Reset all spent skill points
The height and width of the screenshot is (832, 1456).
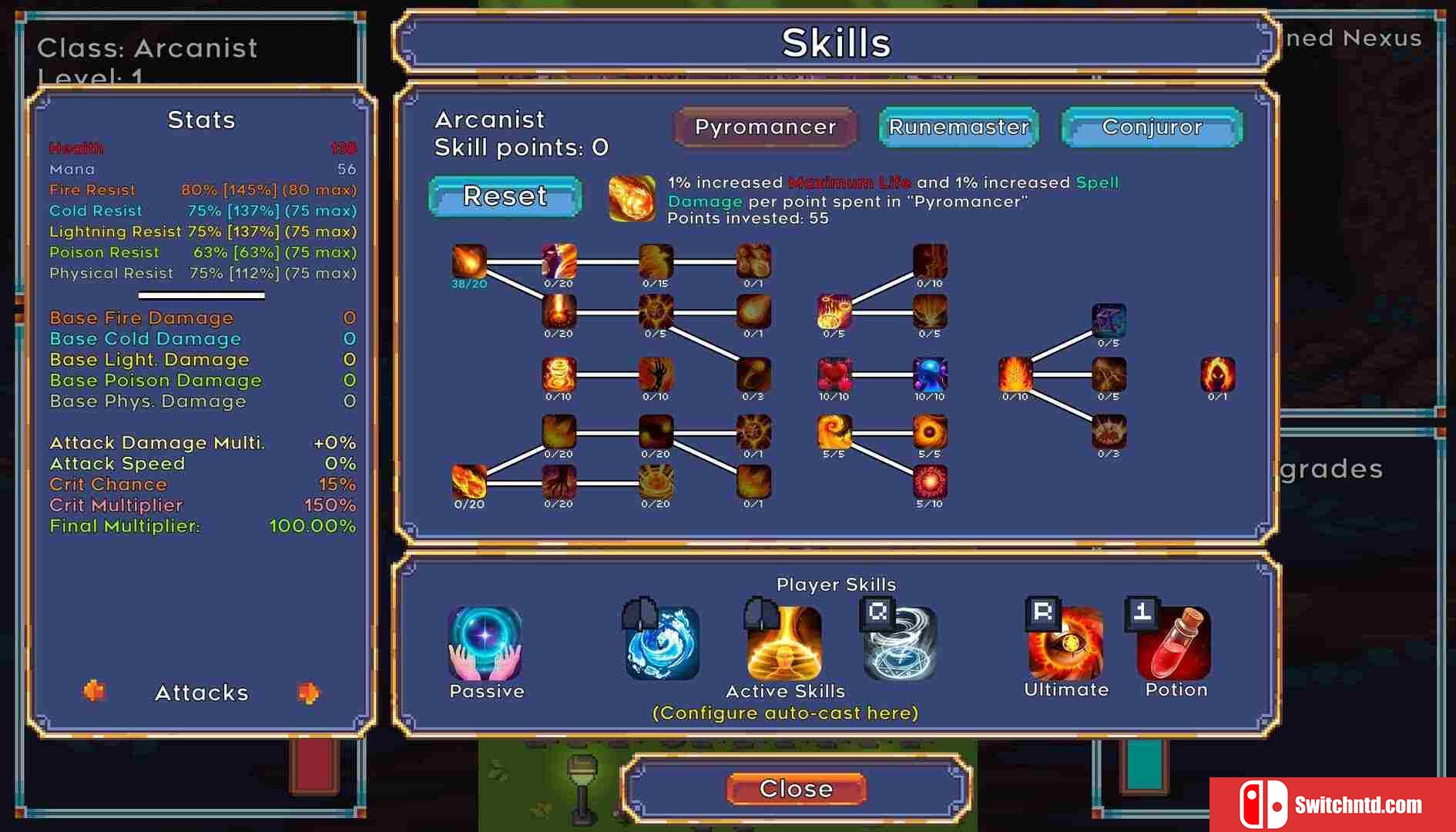[x=505, y=196]
